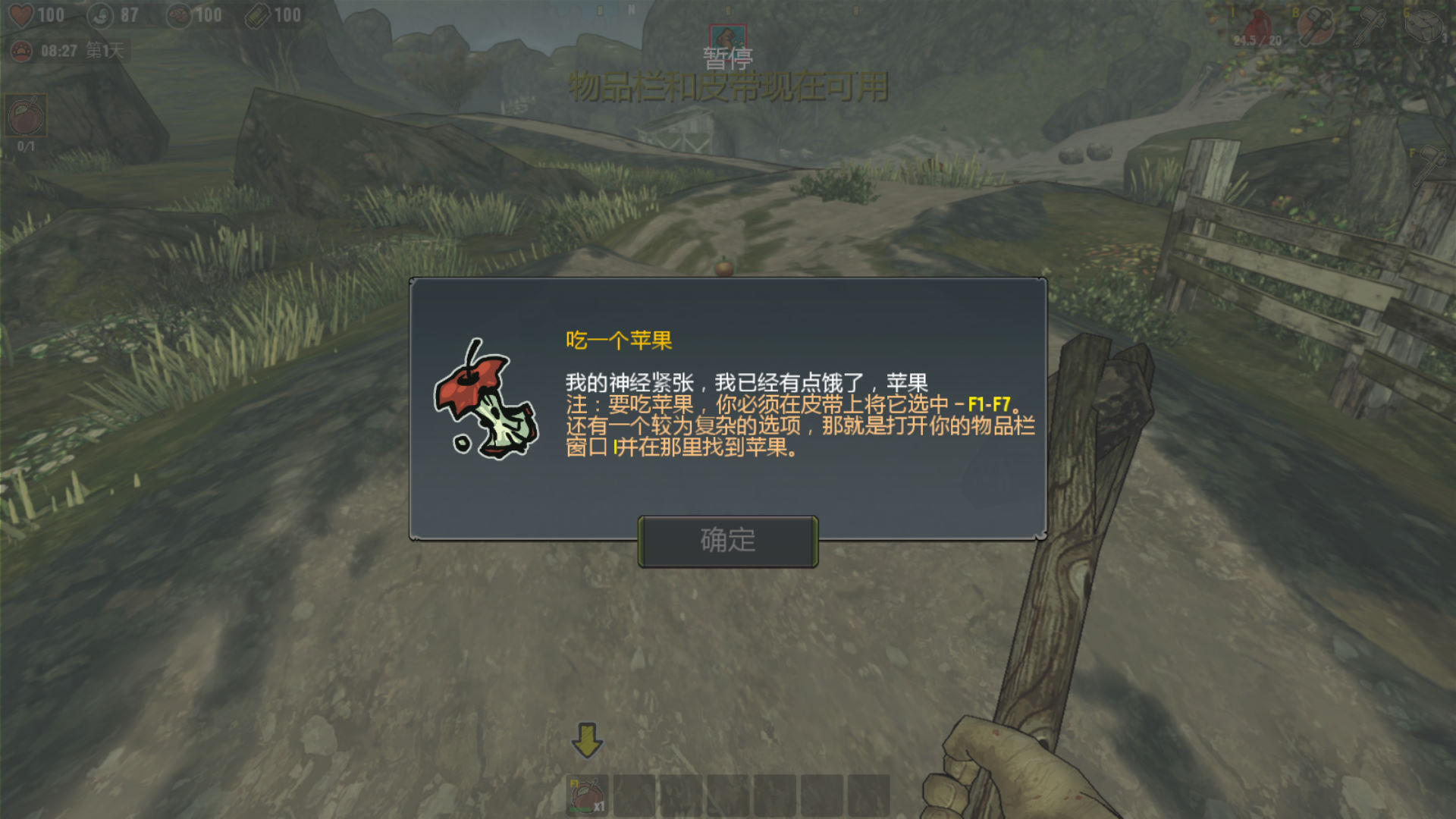Open the apple quest objective icon marked 0/1
Viewport: 1456px width, 819px height.
point(26,116)
